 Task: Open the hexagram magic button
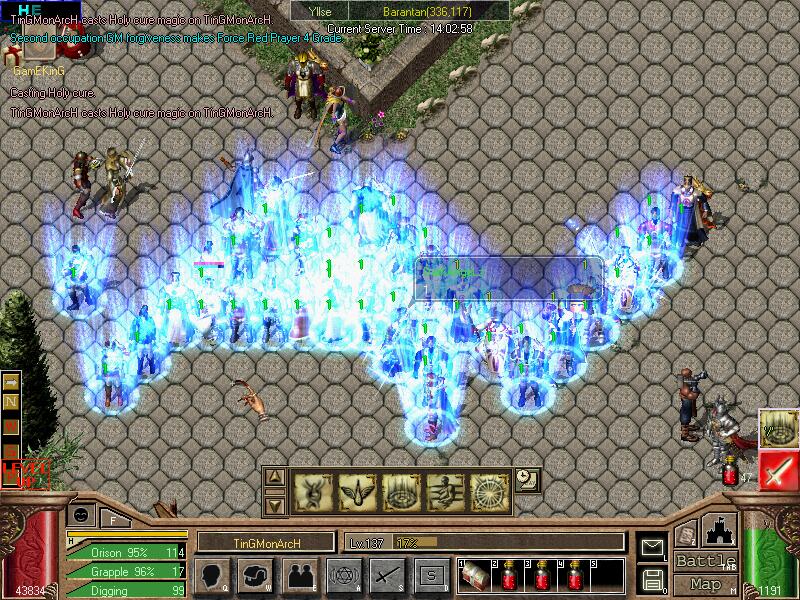pos(342,575)
